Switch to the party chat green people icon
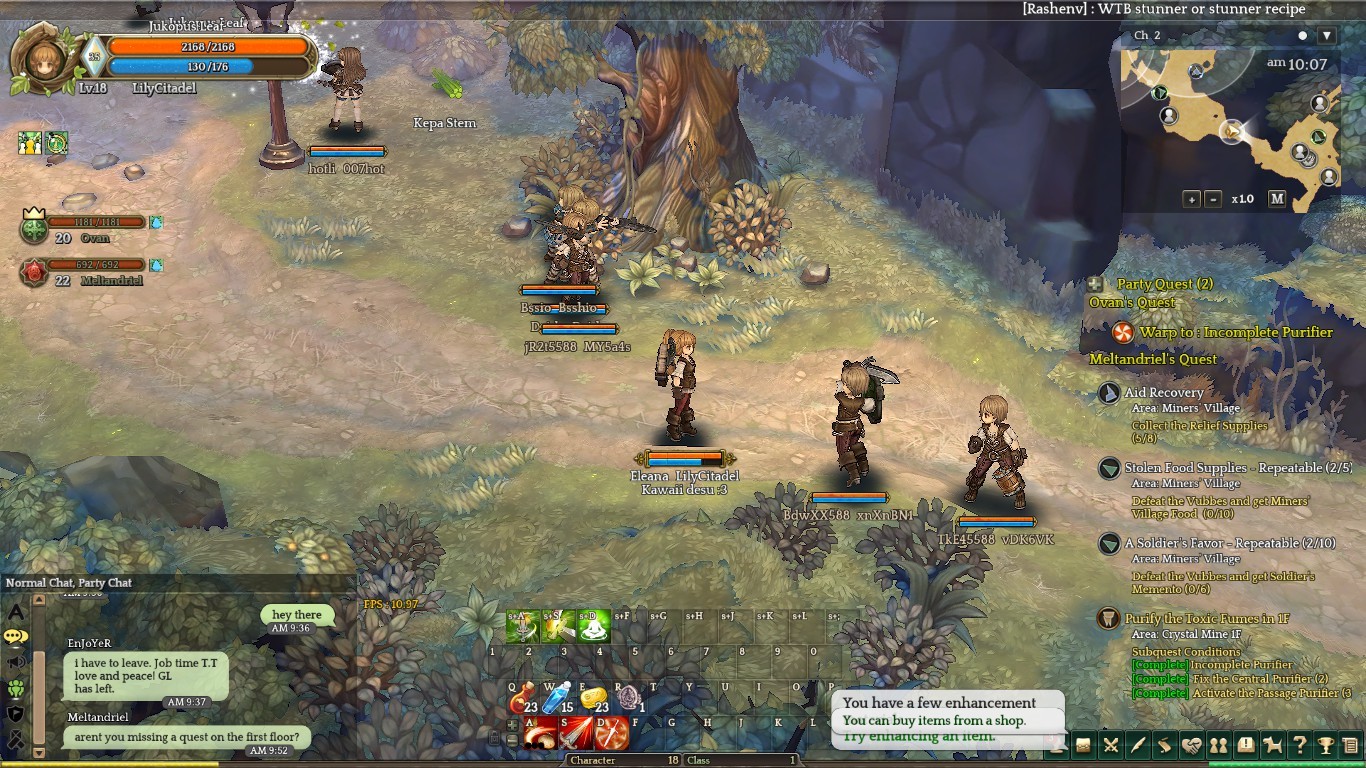Viewport: 1366px width, 768px height. click(x=15, y=688)
